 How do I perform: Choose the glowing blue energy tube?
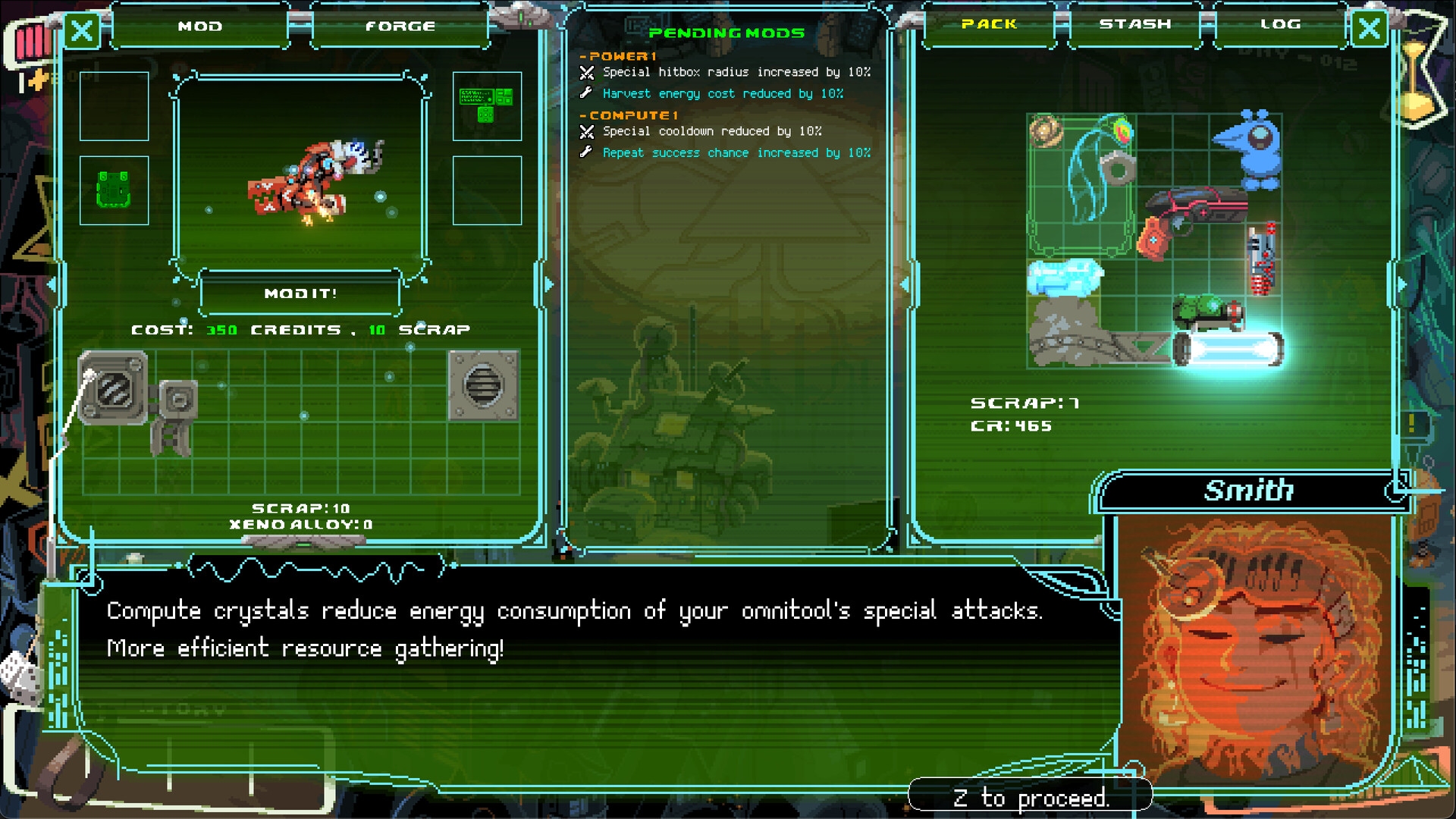click(x=1228, y=350)
